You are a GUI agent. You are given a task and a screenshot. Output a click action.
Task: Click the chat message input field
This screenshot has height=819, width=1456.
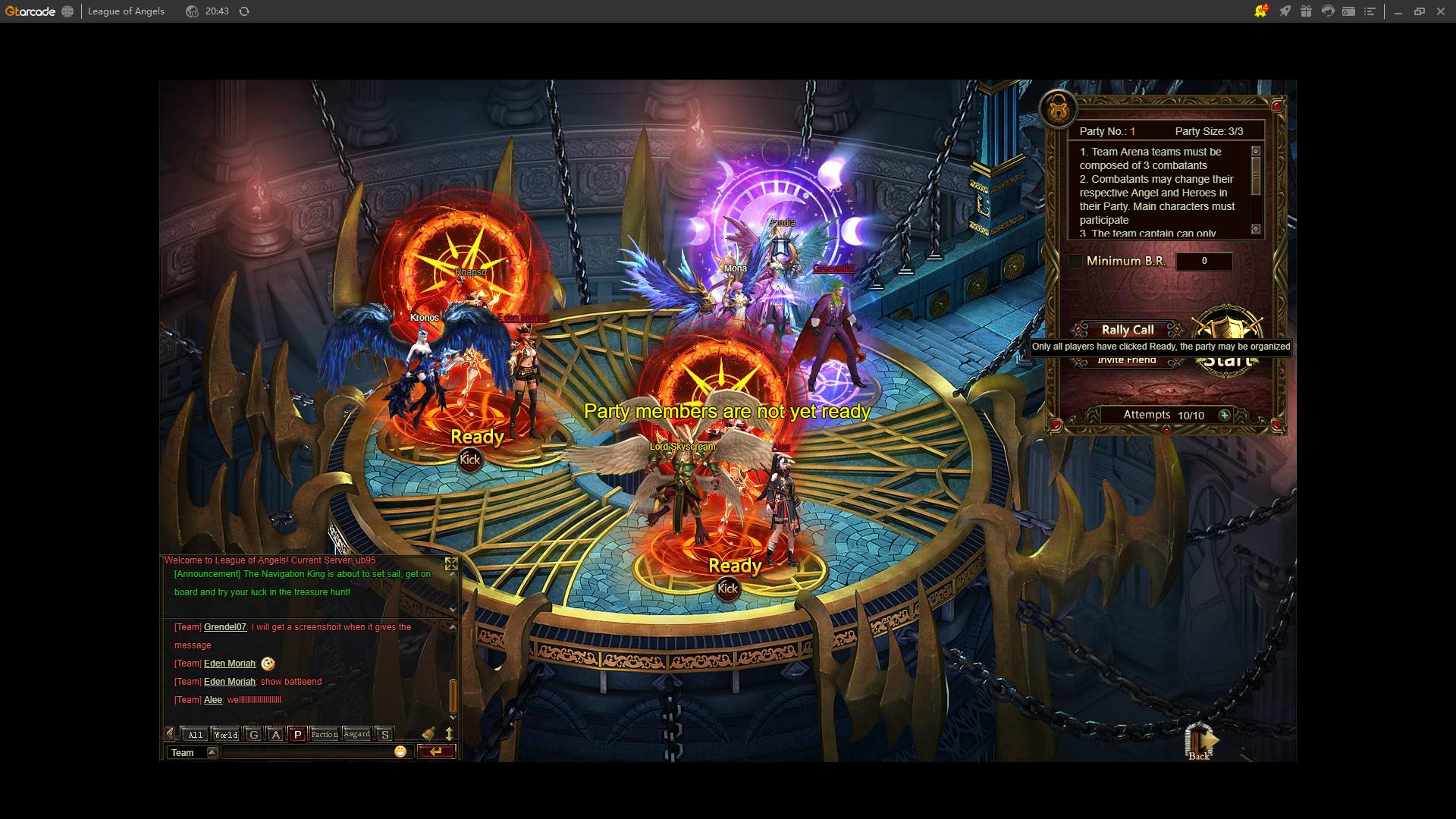click(x=307, y=752)
